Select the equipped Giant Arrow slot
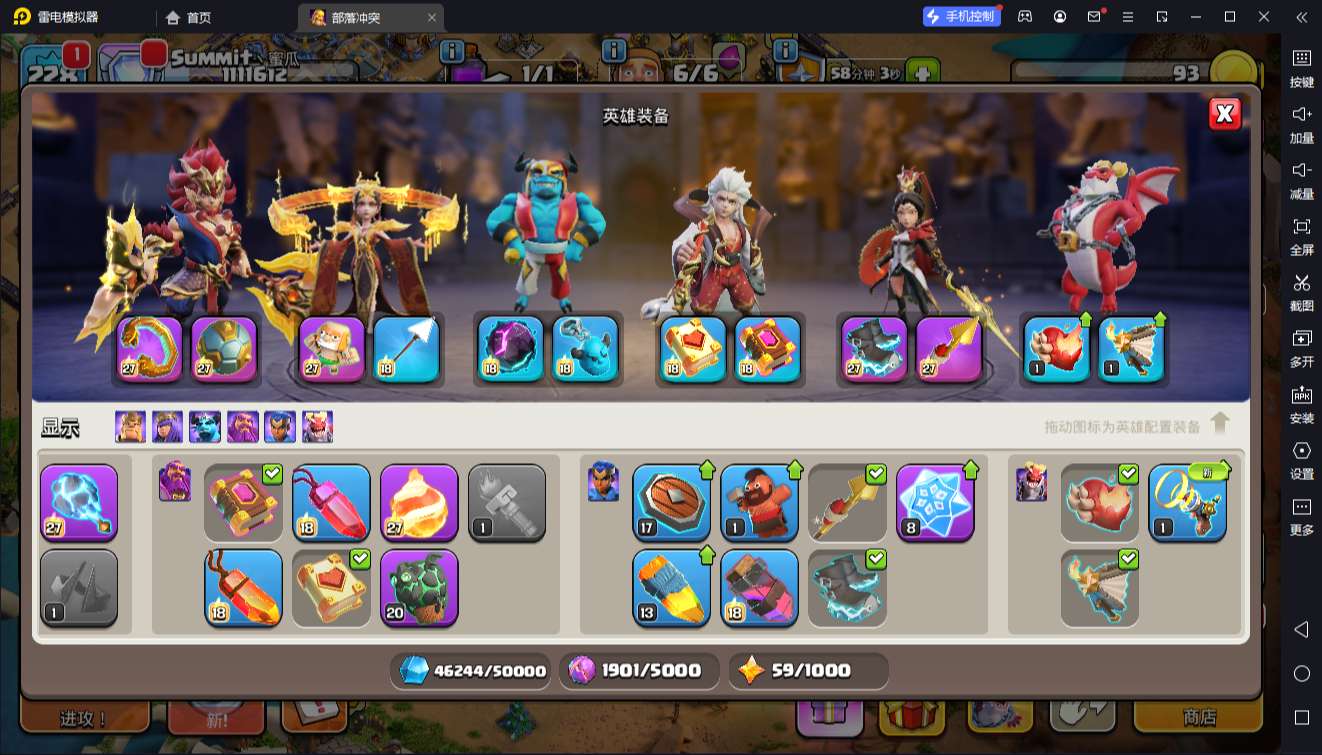The image size is (1322, 755). point(406,349)
